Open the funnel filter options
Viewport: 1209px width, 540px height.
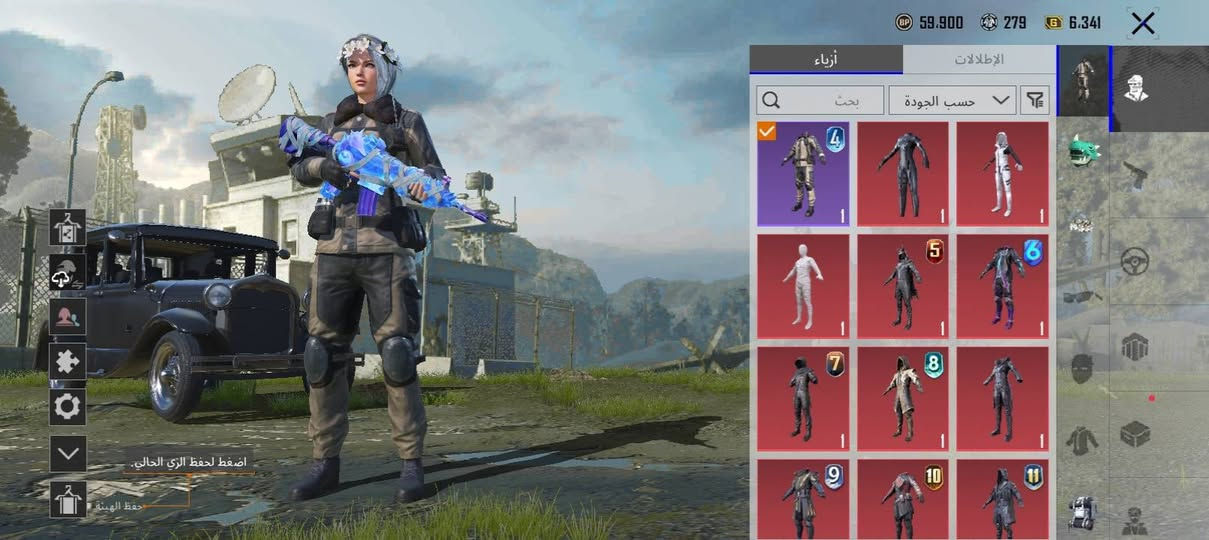(x=1035, y=100)
